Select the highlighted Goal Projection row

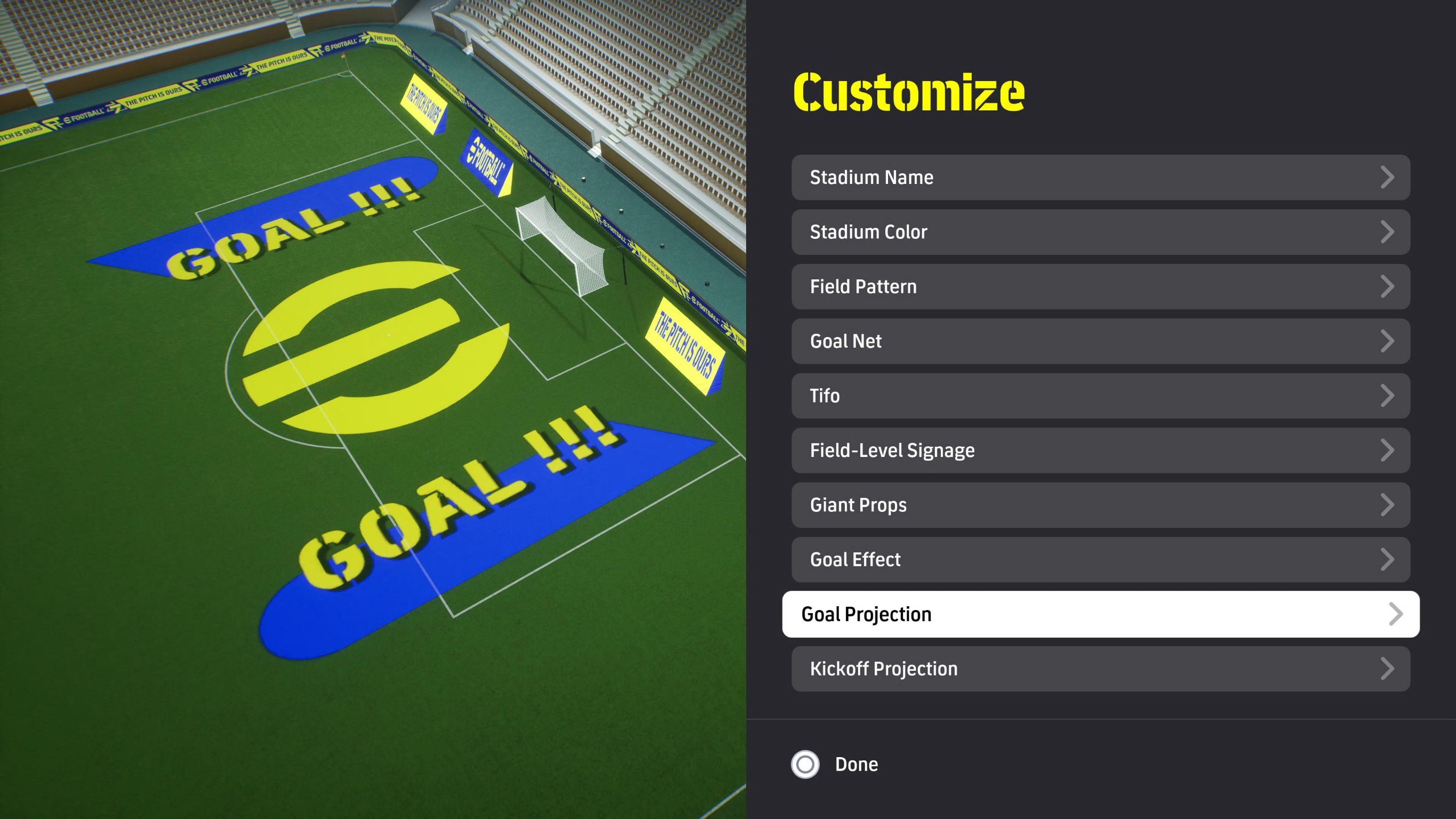(1100, 614)
